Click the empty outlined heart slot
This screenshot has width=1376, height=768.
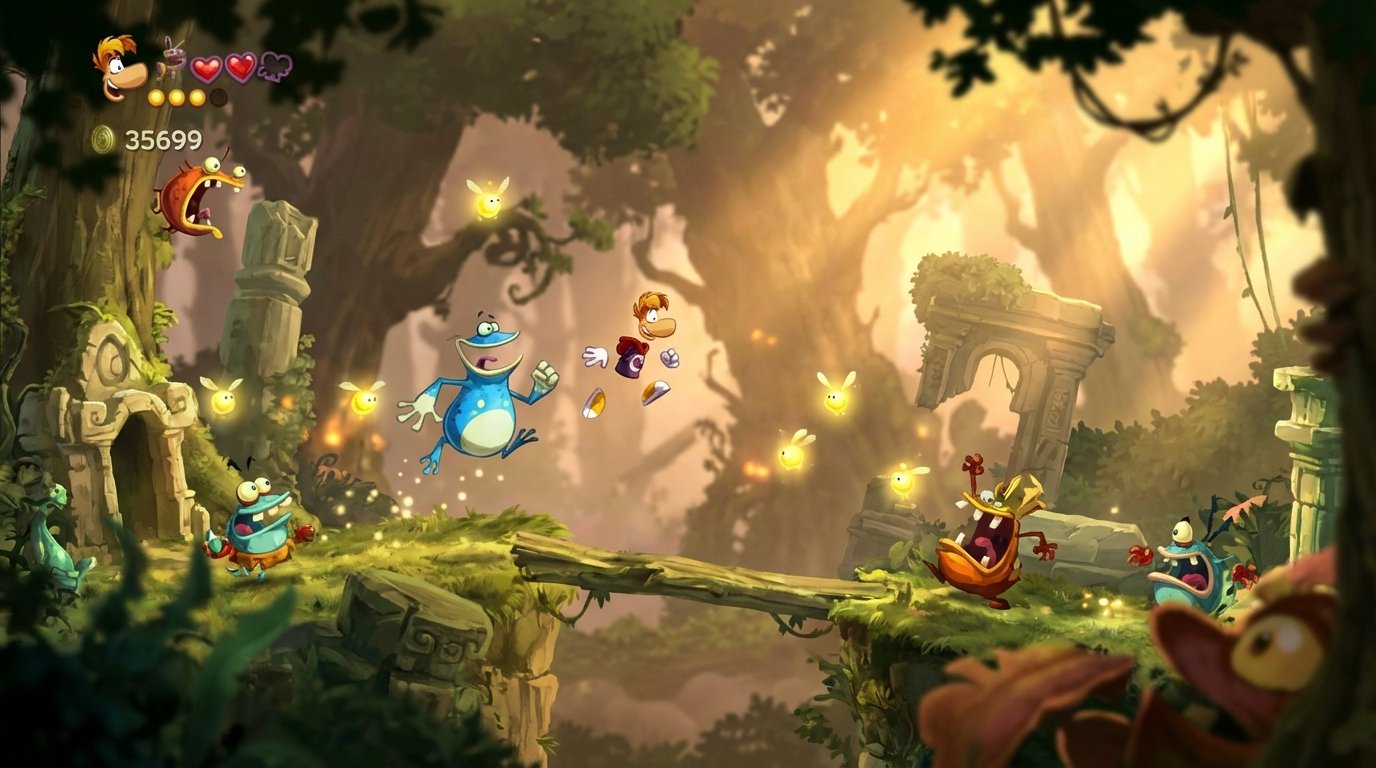coord(275,67)
